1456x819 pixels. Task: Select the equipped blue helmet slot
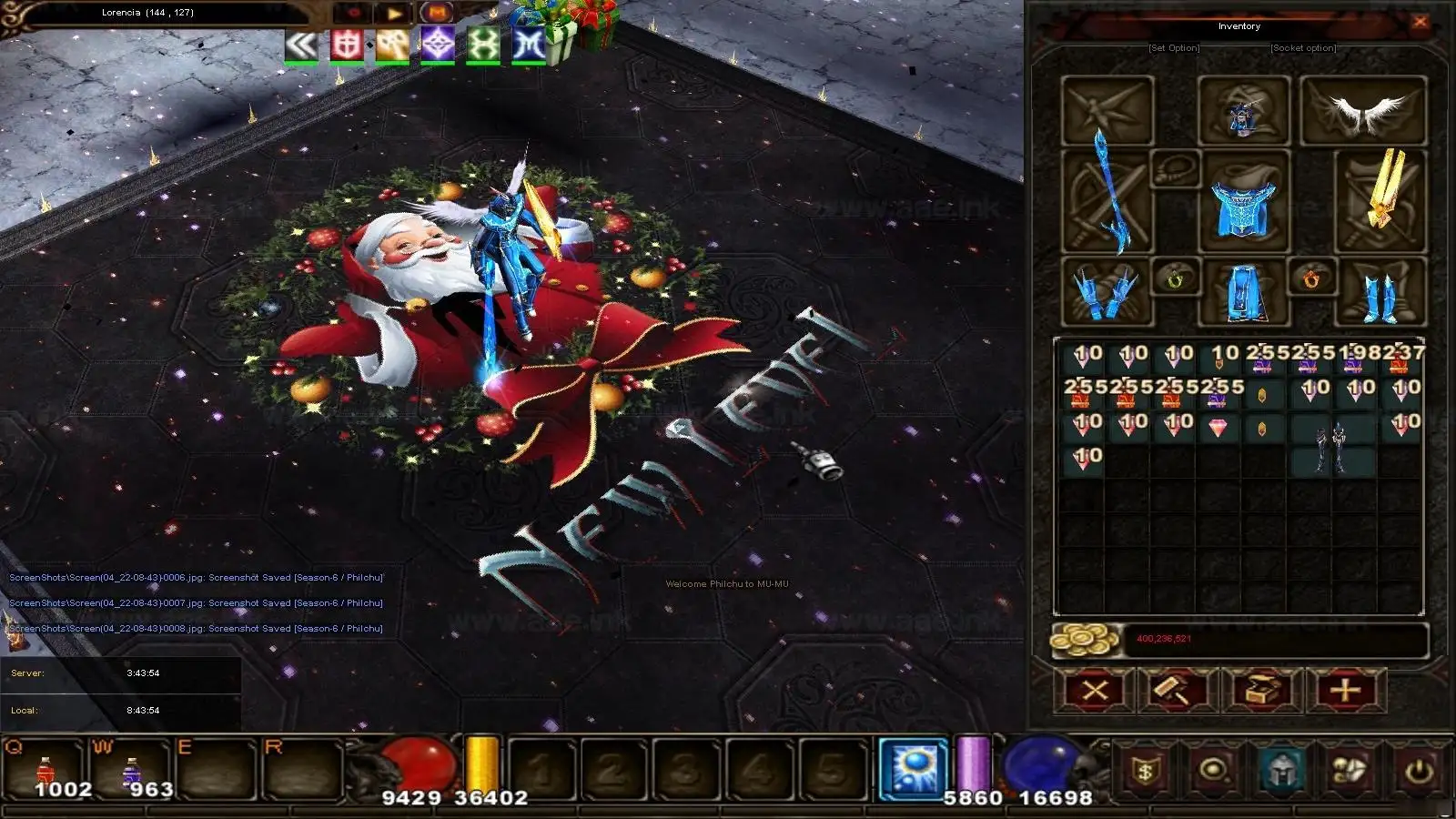pyautogui.click(x=1243, y=112)
